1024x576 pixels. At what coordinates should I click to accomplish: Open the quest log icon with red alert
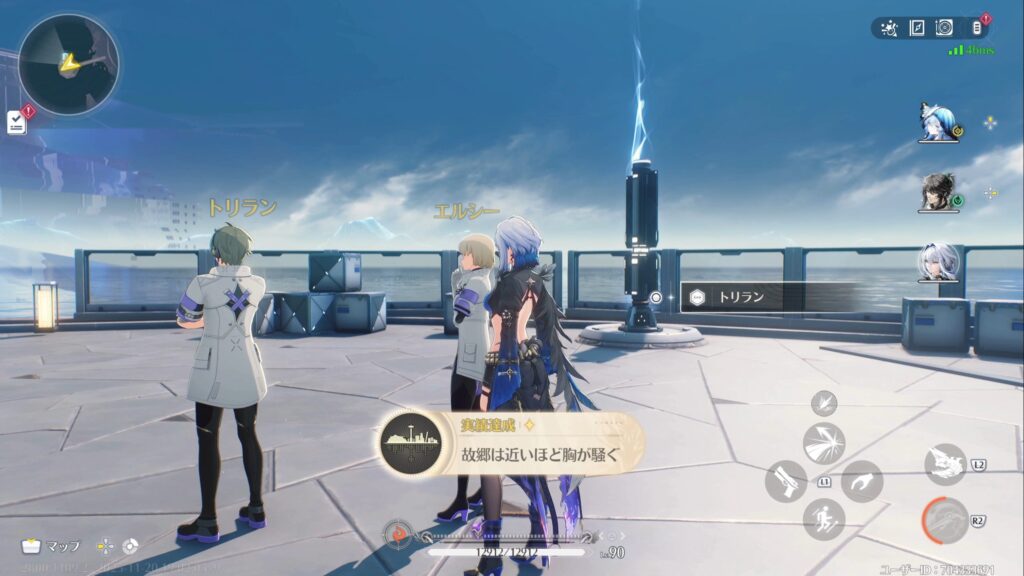(x=17, y=121)
